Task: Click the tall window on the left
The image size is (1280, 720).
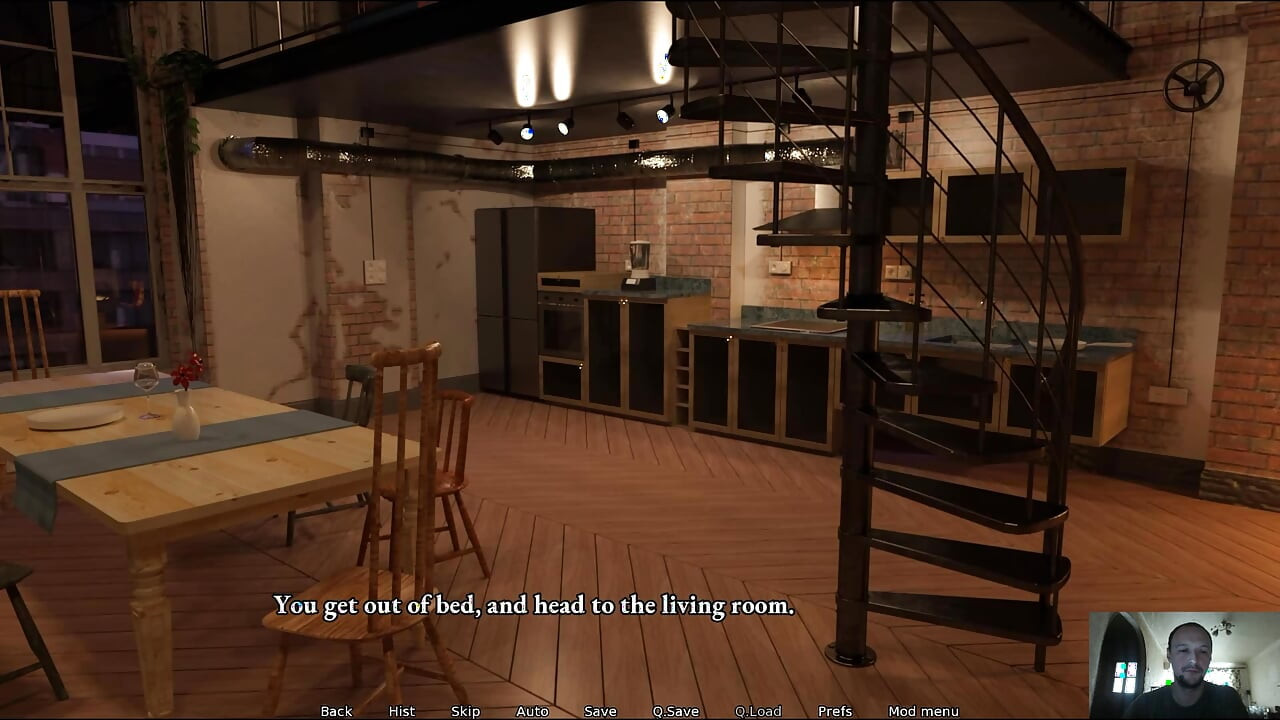Action: pyautogui.click(x=75, y=220)
